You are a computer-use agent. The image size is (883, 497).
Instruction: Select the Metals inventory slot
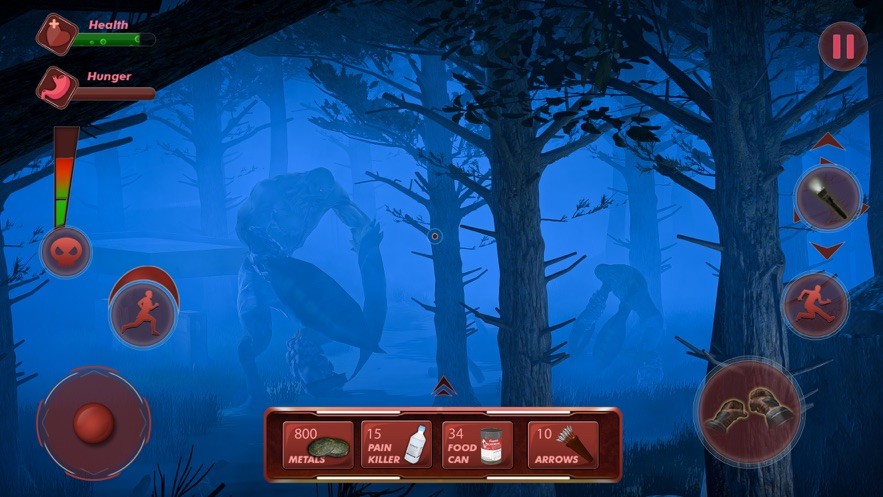coord(319,445)
